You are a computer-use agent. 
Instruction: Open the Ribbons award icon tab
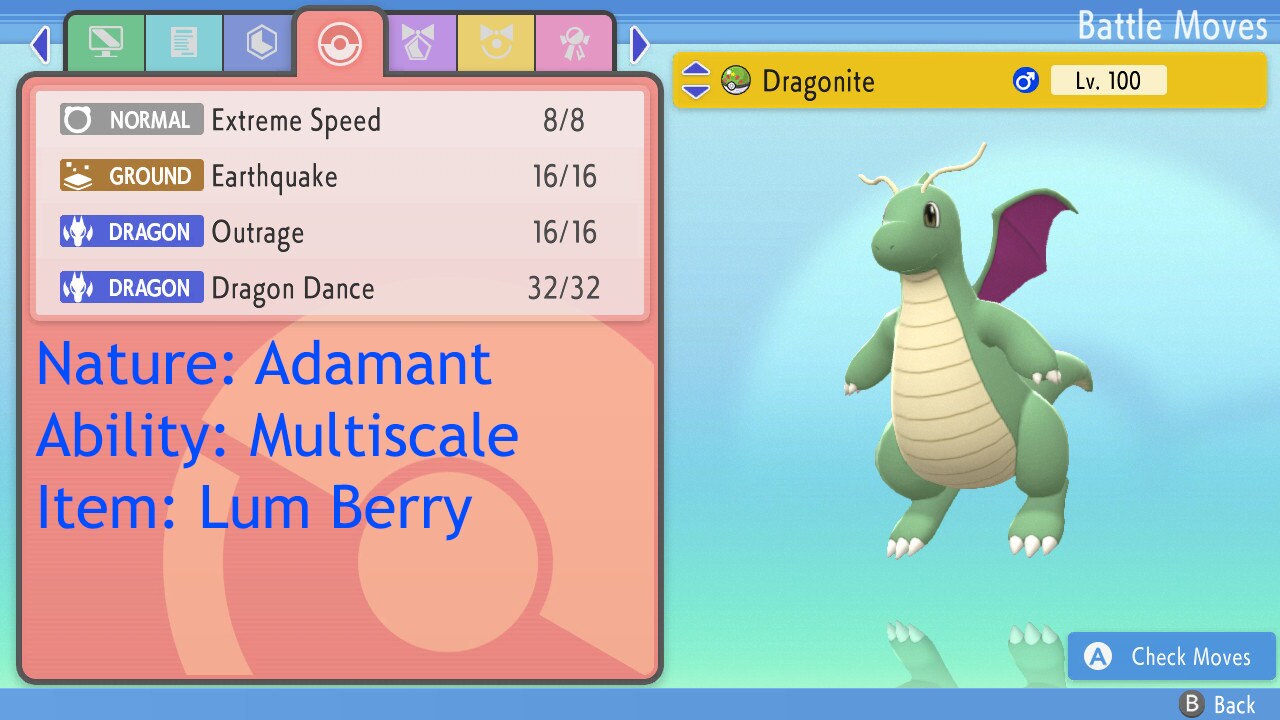click(574, 42)
